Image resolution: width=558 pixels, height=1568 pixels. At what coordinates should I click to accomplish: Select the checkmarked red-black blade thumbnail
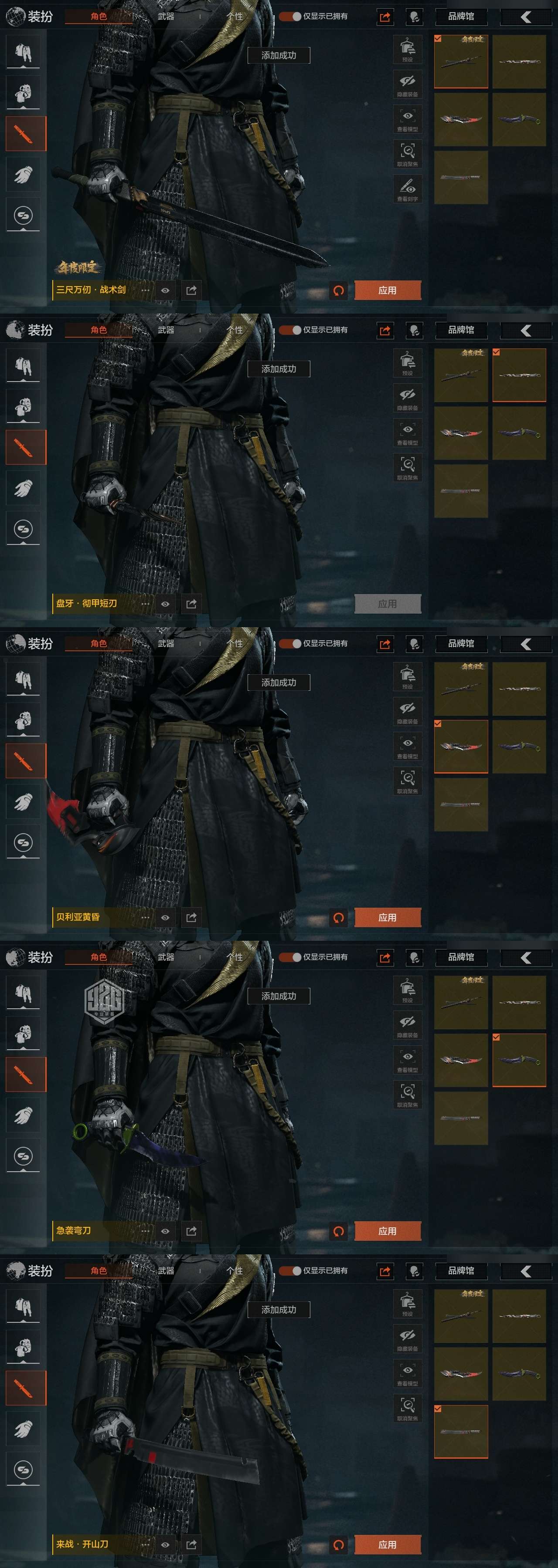pyautogui.click(x=460, y=746)
